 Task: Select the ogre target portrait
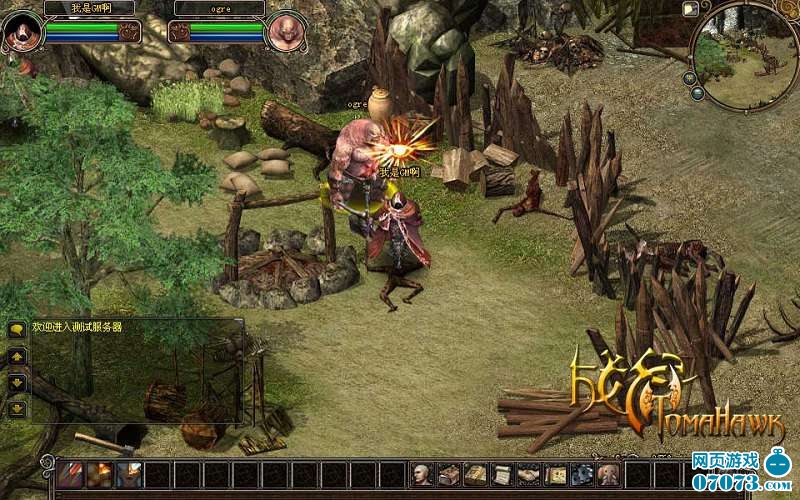pyautogui.click(x=286, y=31)
